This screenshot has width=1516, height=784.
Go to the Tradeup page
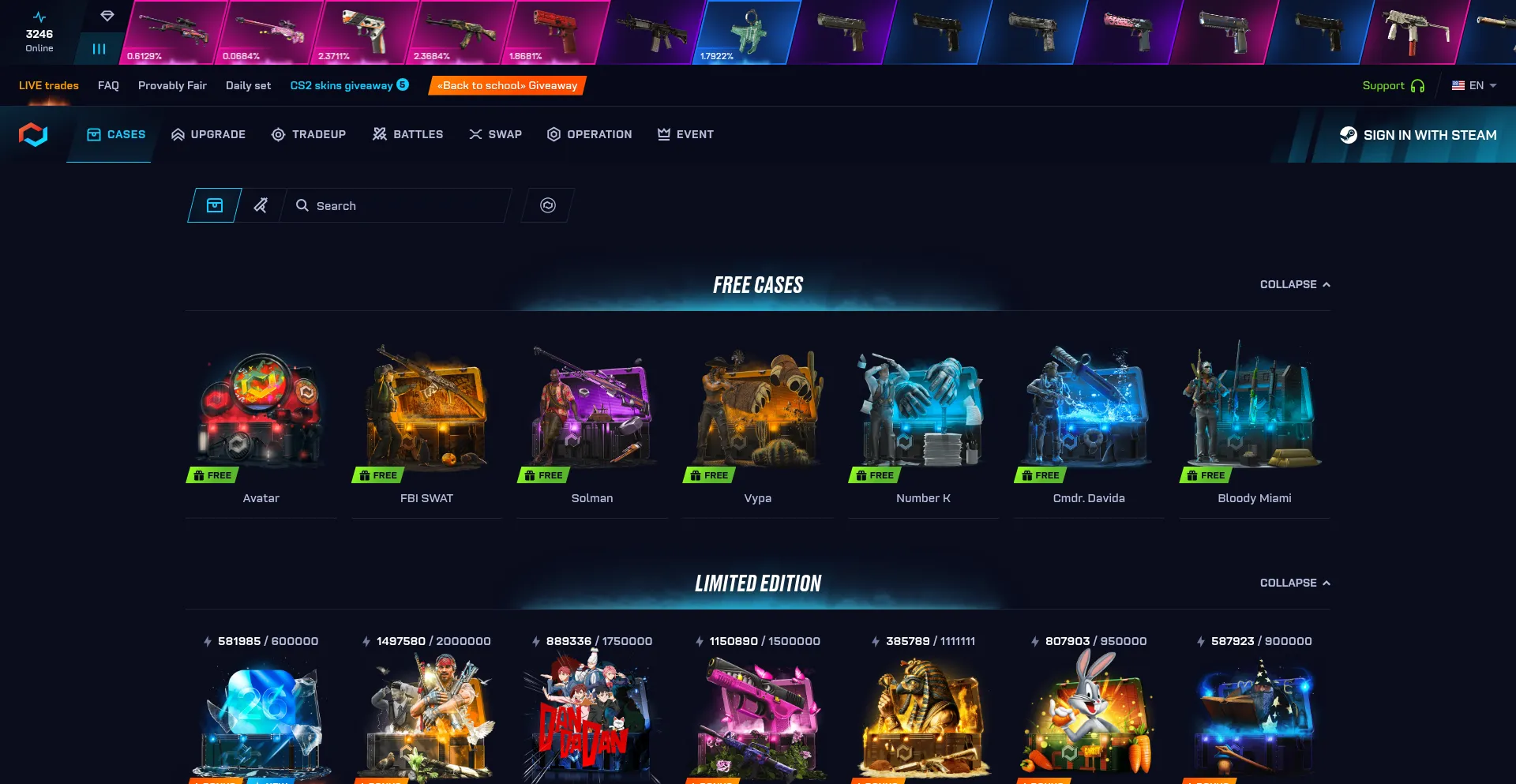pos(309,134)
